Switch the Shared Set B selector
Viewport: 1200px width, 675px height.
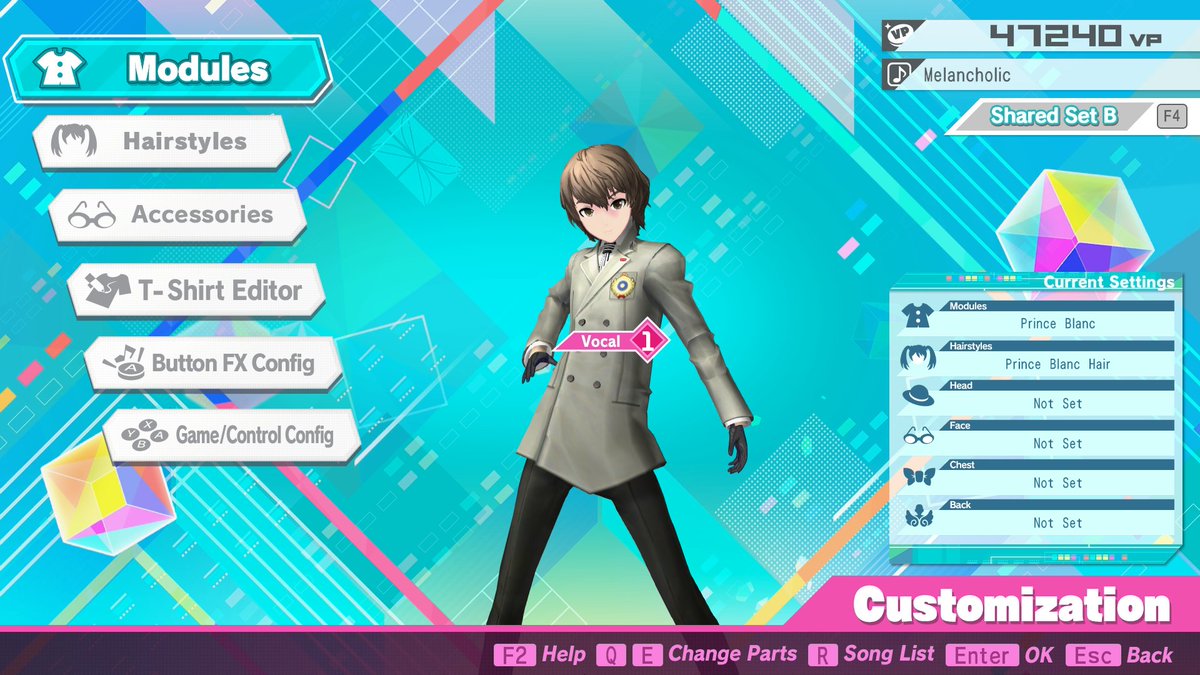(x=1054, y=116)
